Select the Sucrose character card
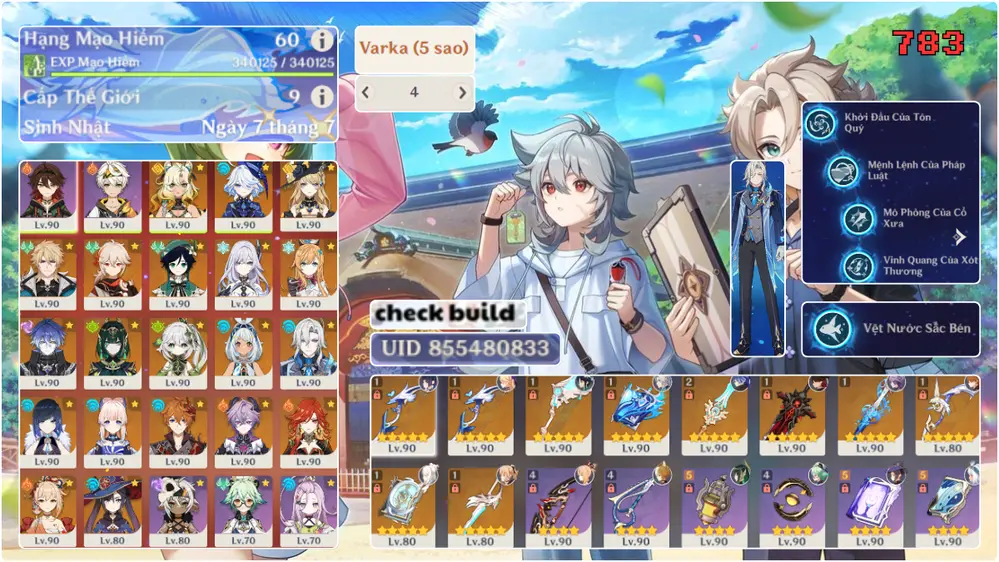The image size is (999, 562). (x=242, y=510)
